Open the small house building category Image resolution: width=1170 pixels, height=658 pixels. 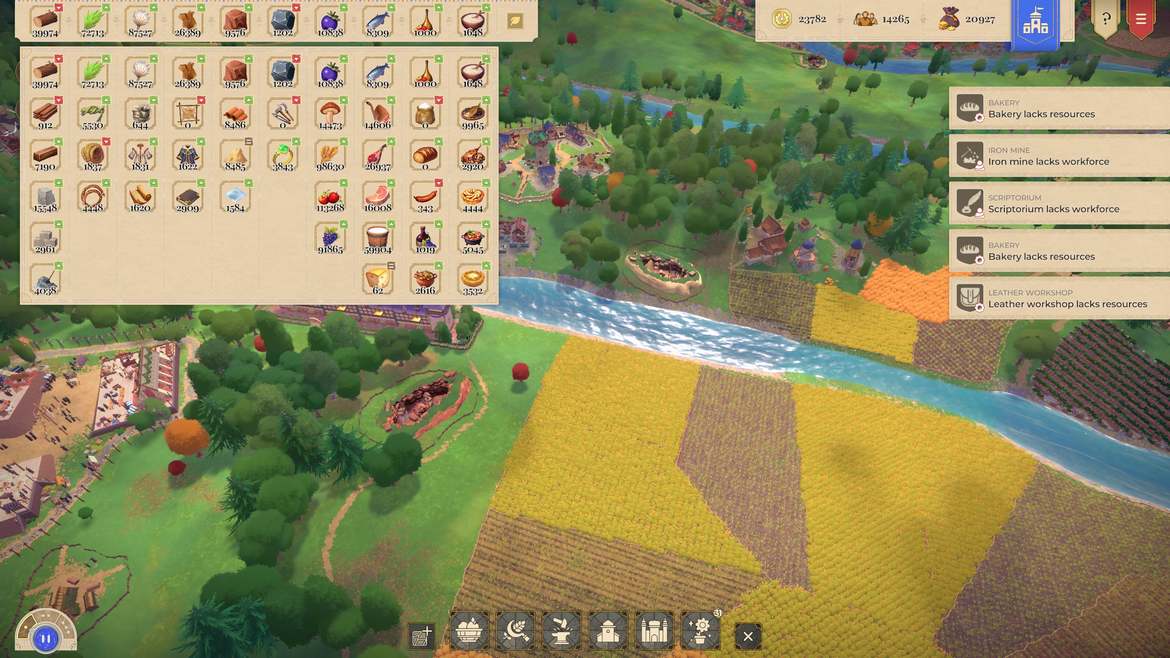[x=608, y=632]
